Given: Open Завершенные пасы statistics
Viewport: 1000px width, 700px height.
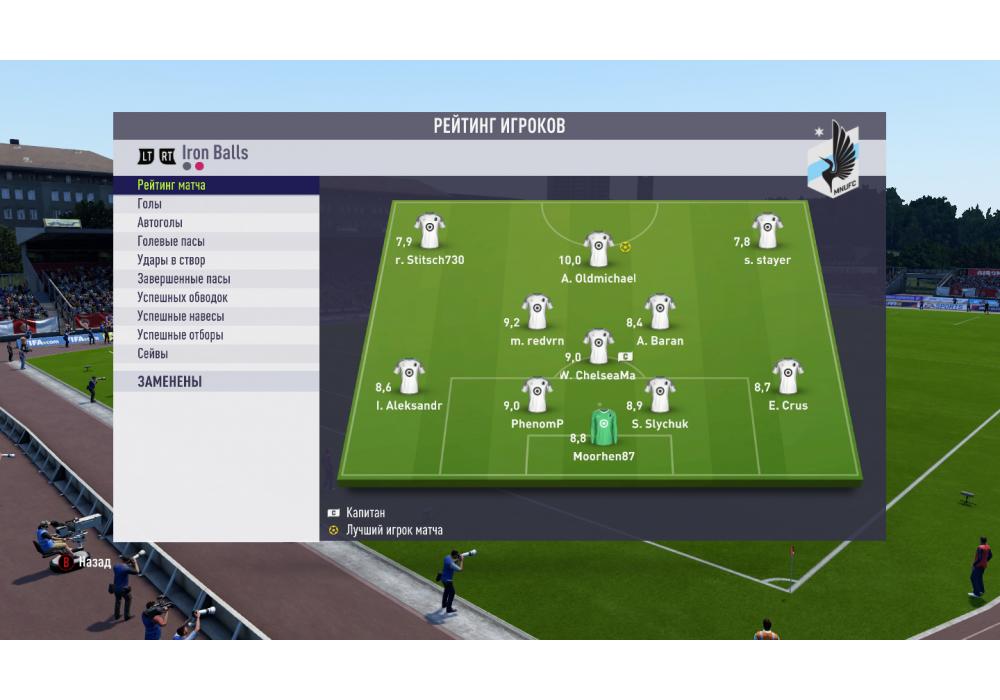Looking at the screenshot, I should (x=216, y=279).
